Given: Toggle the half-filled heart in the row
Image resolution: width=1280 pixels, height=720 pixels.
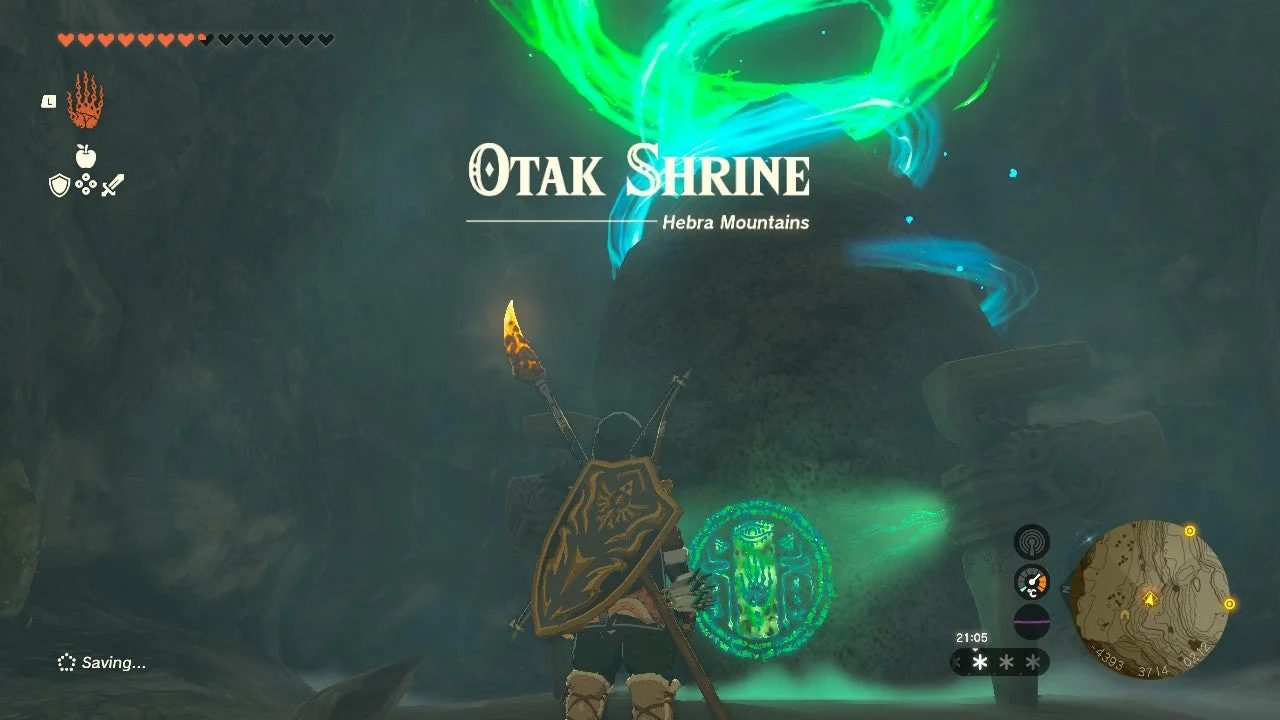Looking at the screenshot, I should click(x=203, y=38).
